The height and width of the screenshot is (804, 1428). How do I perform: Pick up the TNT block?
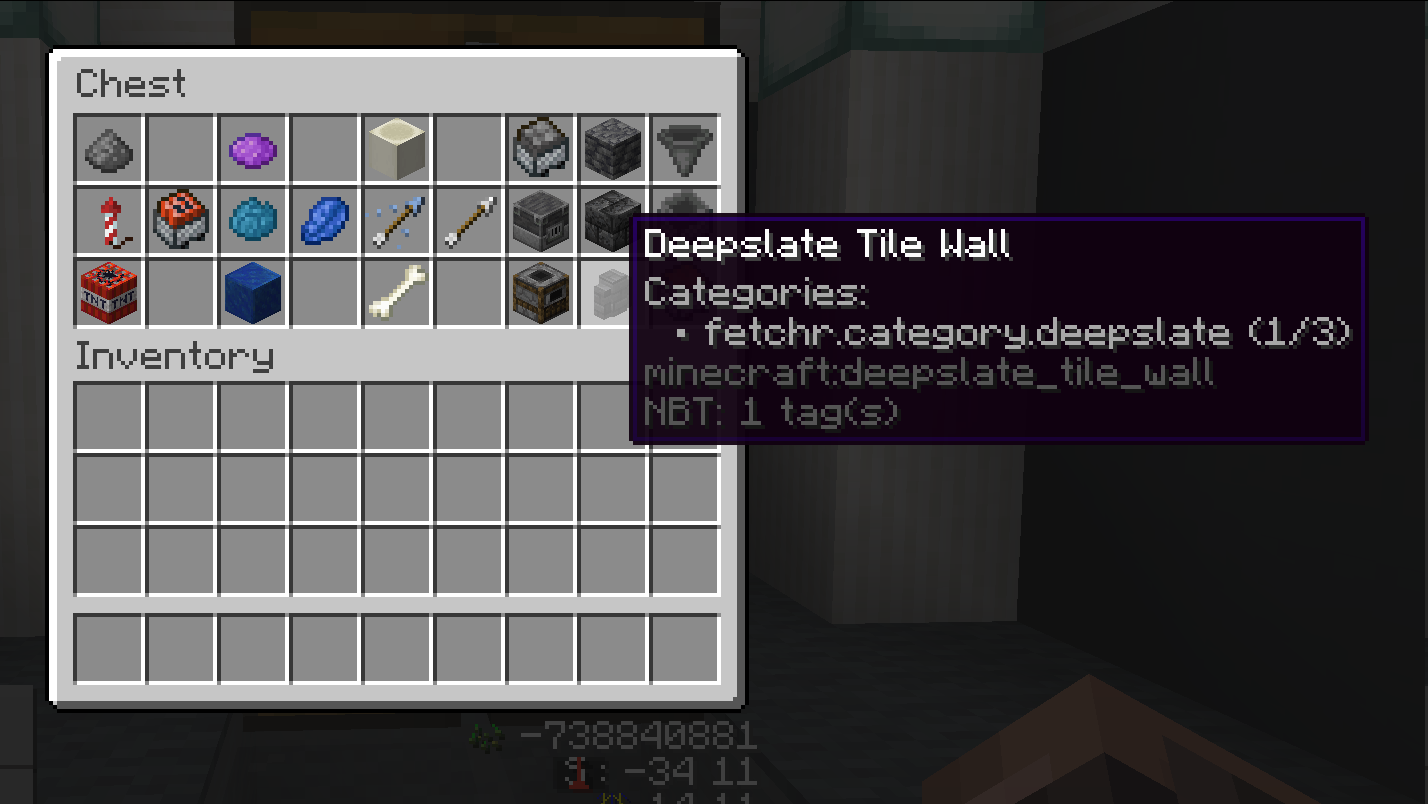tap(109, 293)
